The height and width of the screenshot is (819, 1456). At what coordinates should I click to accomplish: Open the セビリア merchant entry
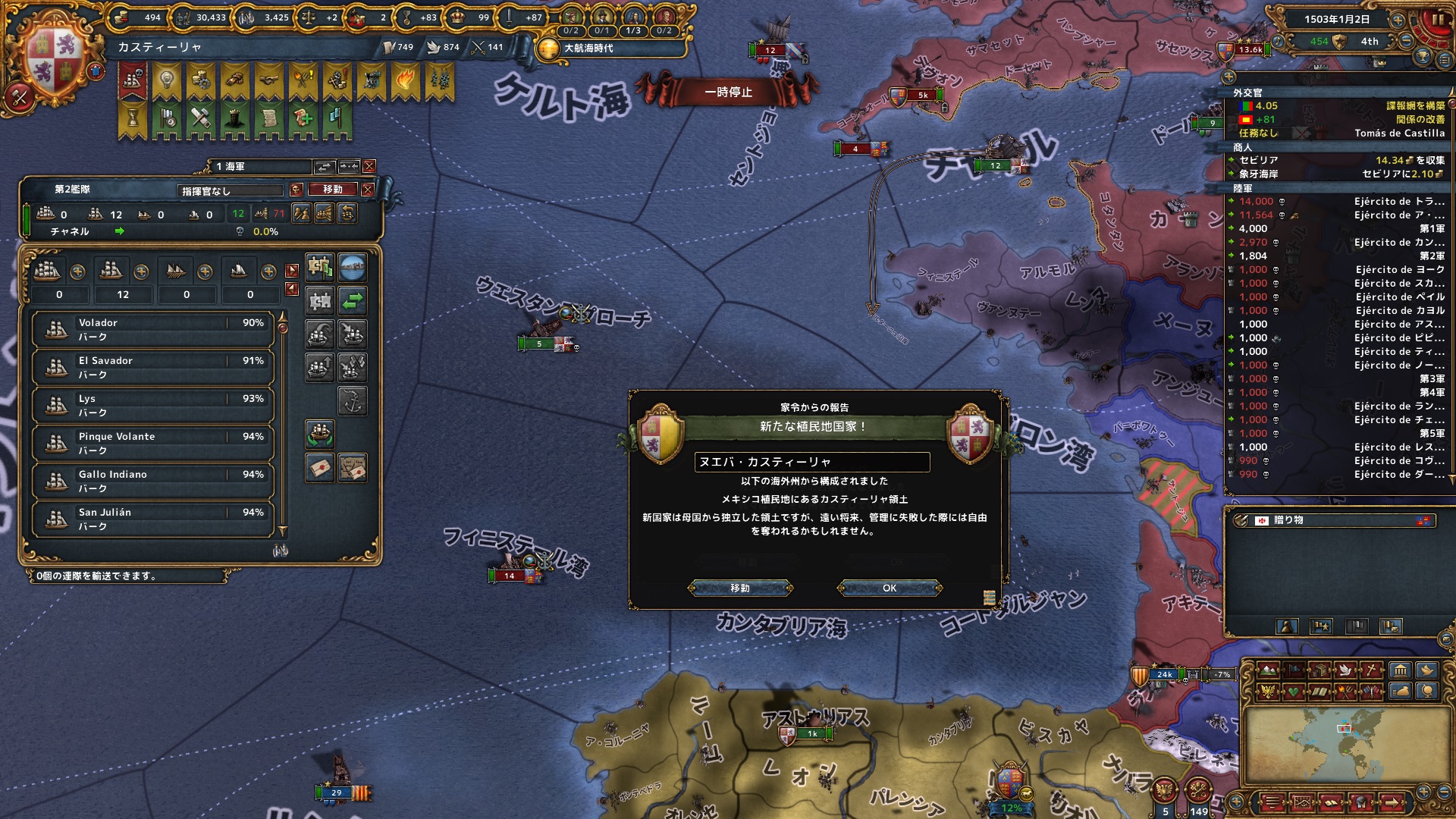point(1259,160)
